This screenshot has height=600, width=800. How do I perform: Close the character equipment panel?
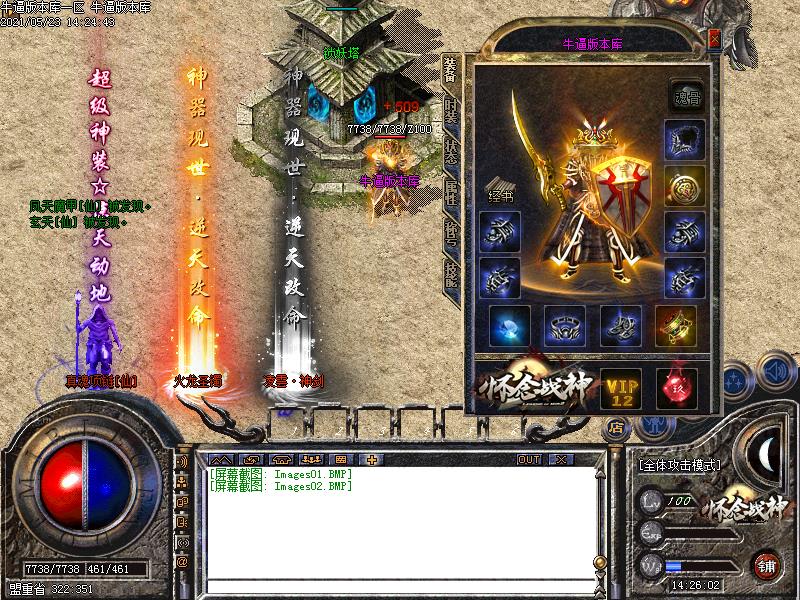coord(714,40)
